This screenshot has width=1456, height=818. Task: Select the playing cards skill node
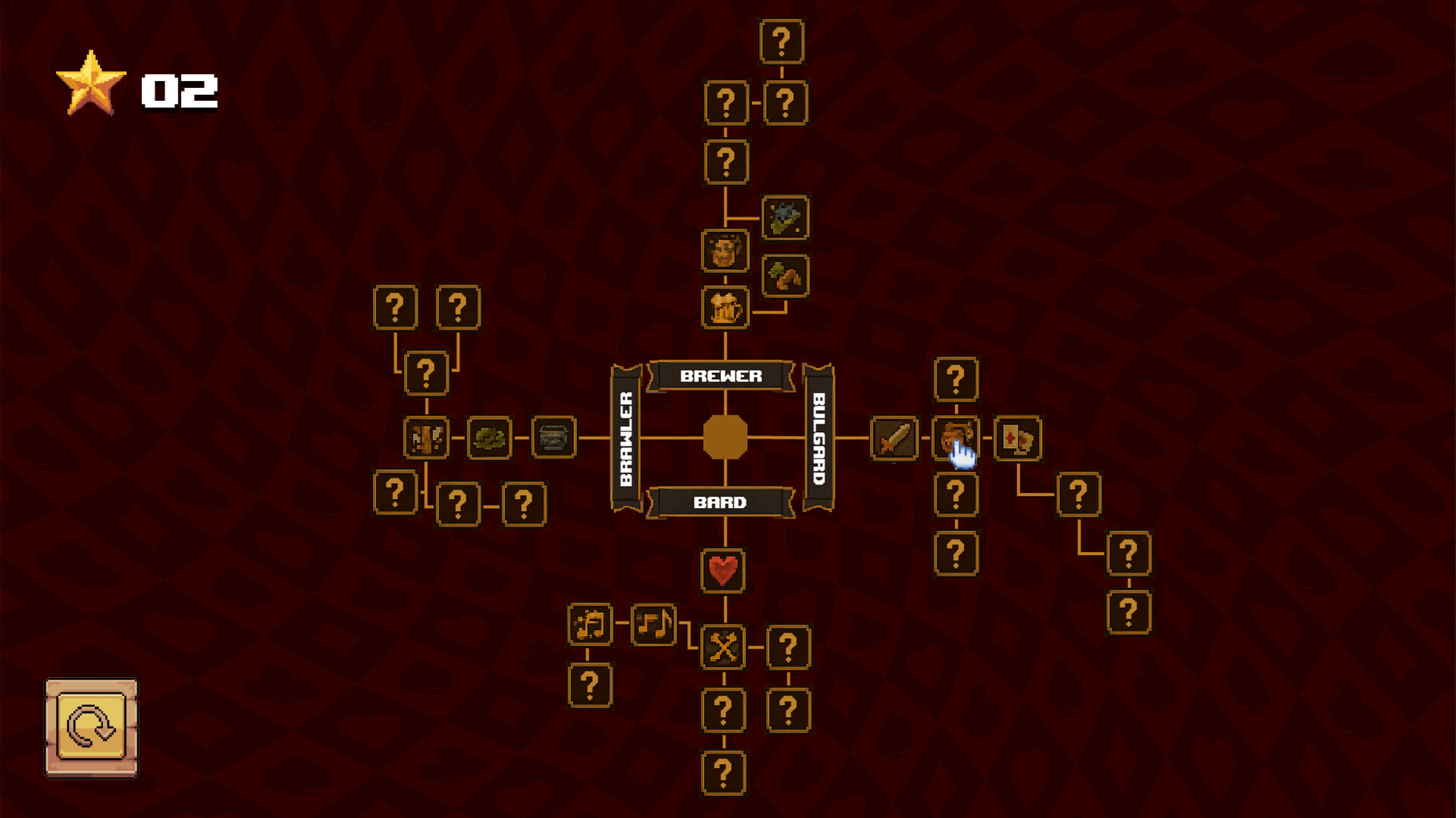(x=1017, y=438)
